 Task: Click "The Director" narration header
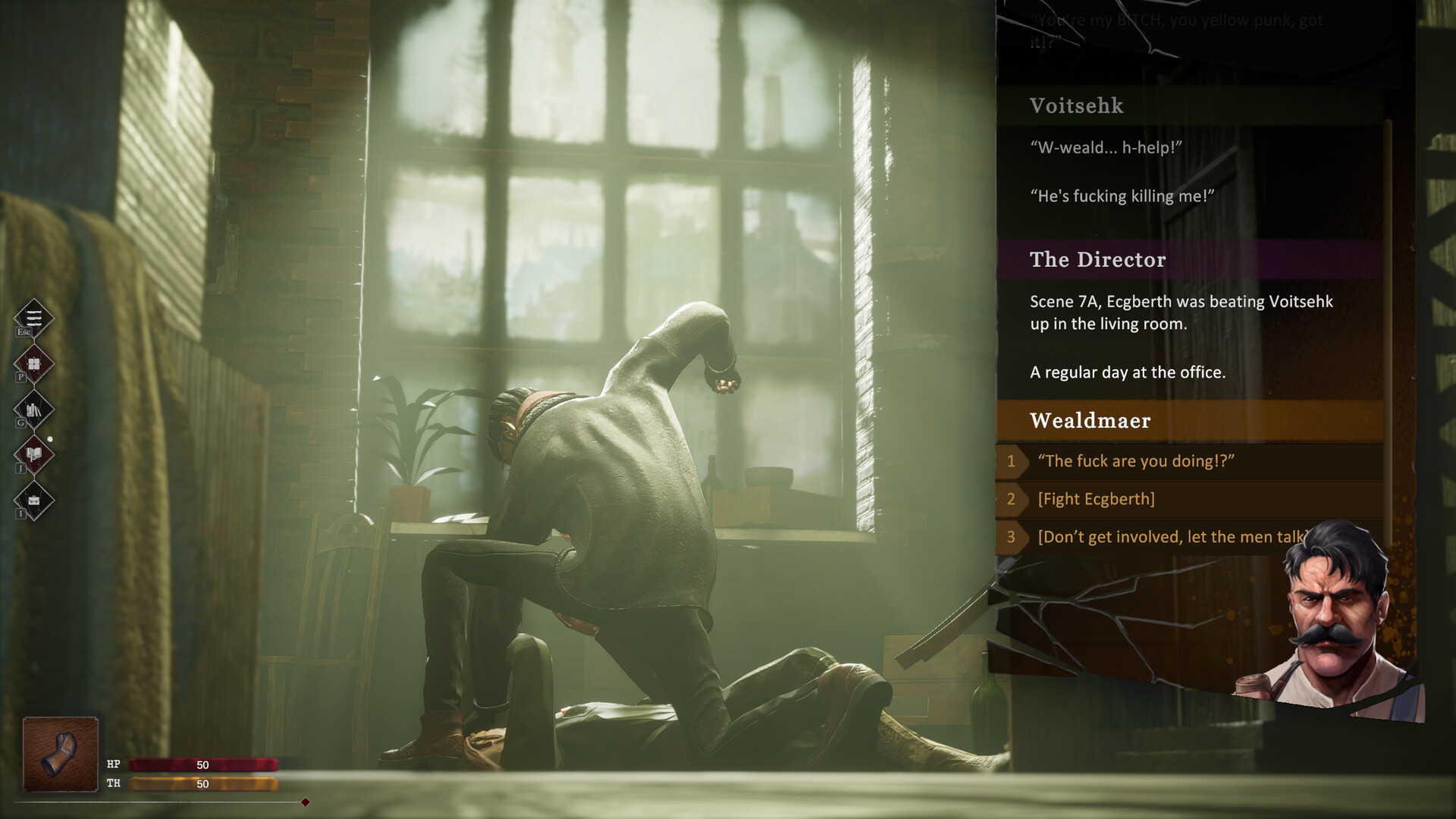(x=1097, y=260)
